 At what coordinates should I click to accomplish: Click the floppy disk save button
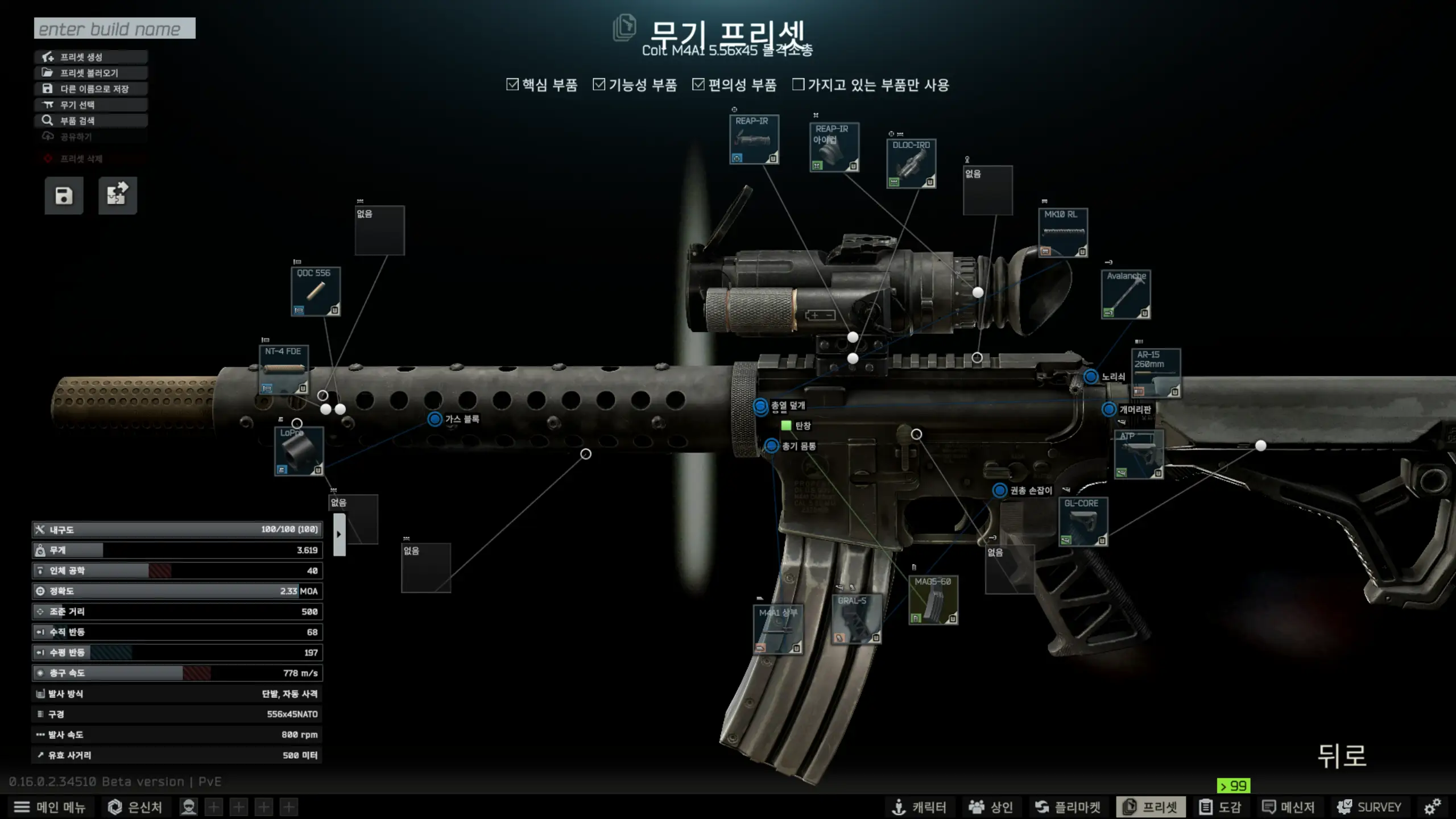coord(64,196)
